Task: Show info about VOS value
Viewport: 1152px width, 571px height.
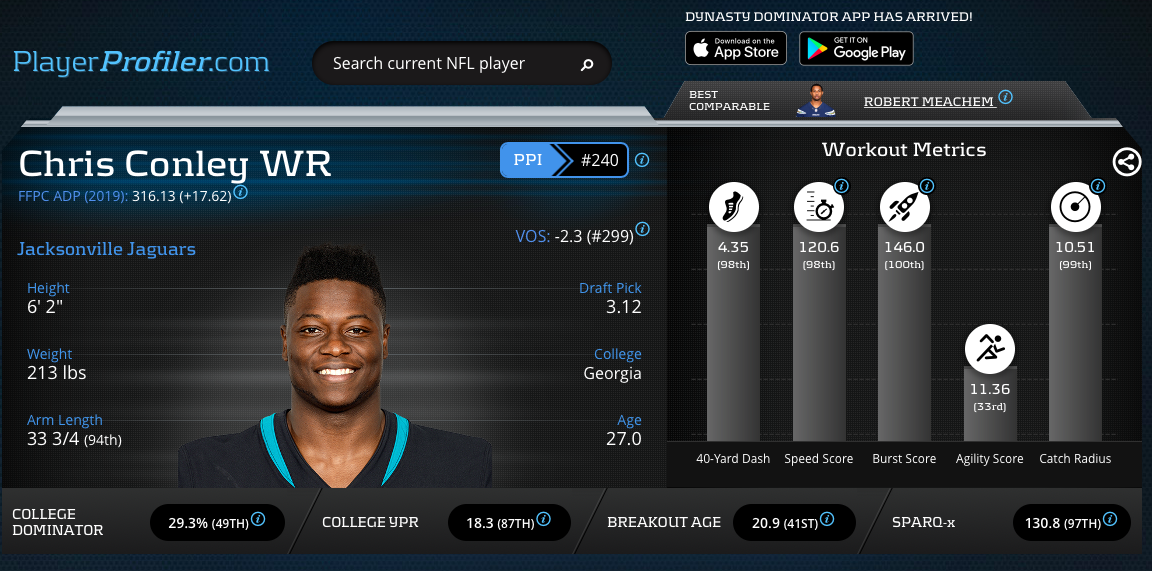Action: click(x=642, y=229)
